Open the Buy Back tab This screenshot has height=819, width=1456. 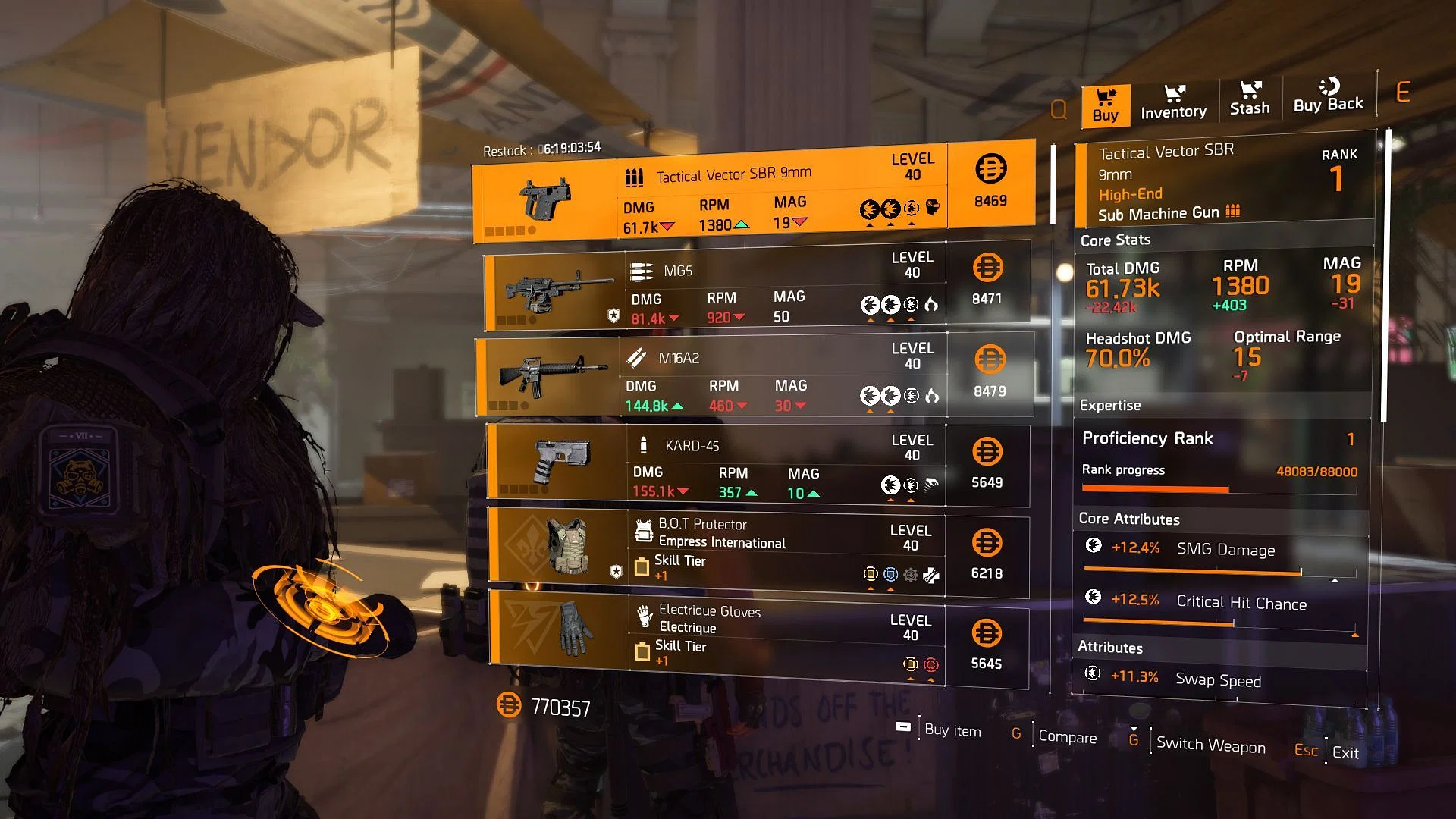1328,96
